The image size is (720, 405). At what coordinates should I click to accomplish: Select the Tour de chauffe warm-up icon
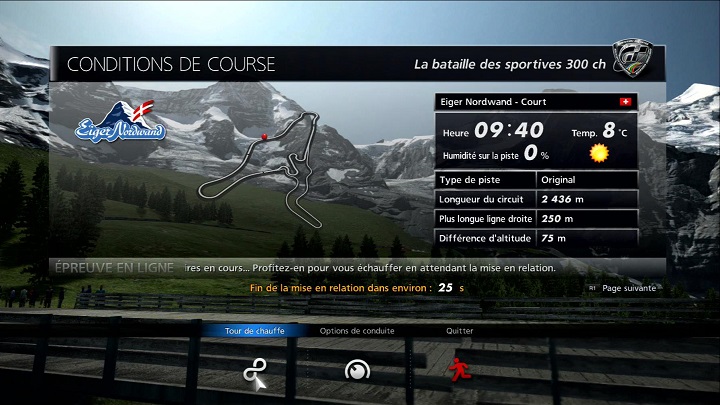254,372
